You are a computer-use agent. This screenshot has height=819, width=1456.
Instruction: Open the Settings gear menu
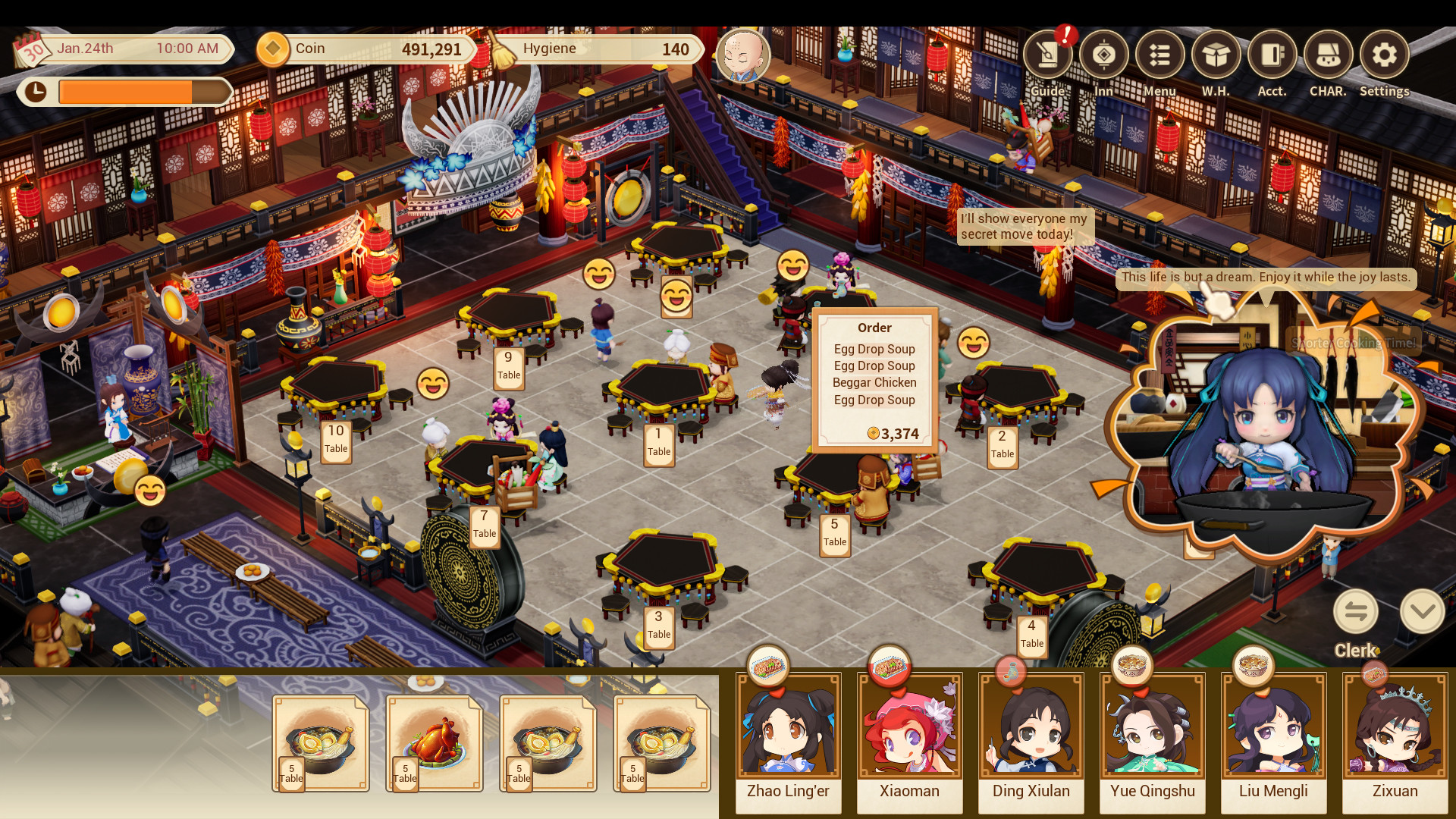1385,55
